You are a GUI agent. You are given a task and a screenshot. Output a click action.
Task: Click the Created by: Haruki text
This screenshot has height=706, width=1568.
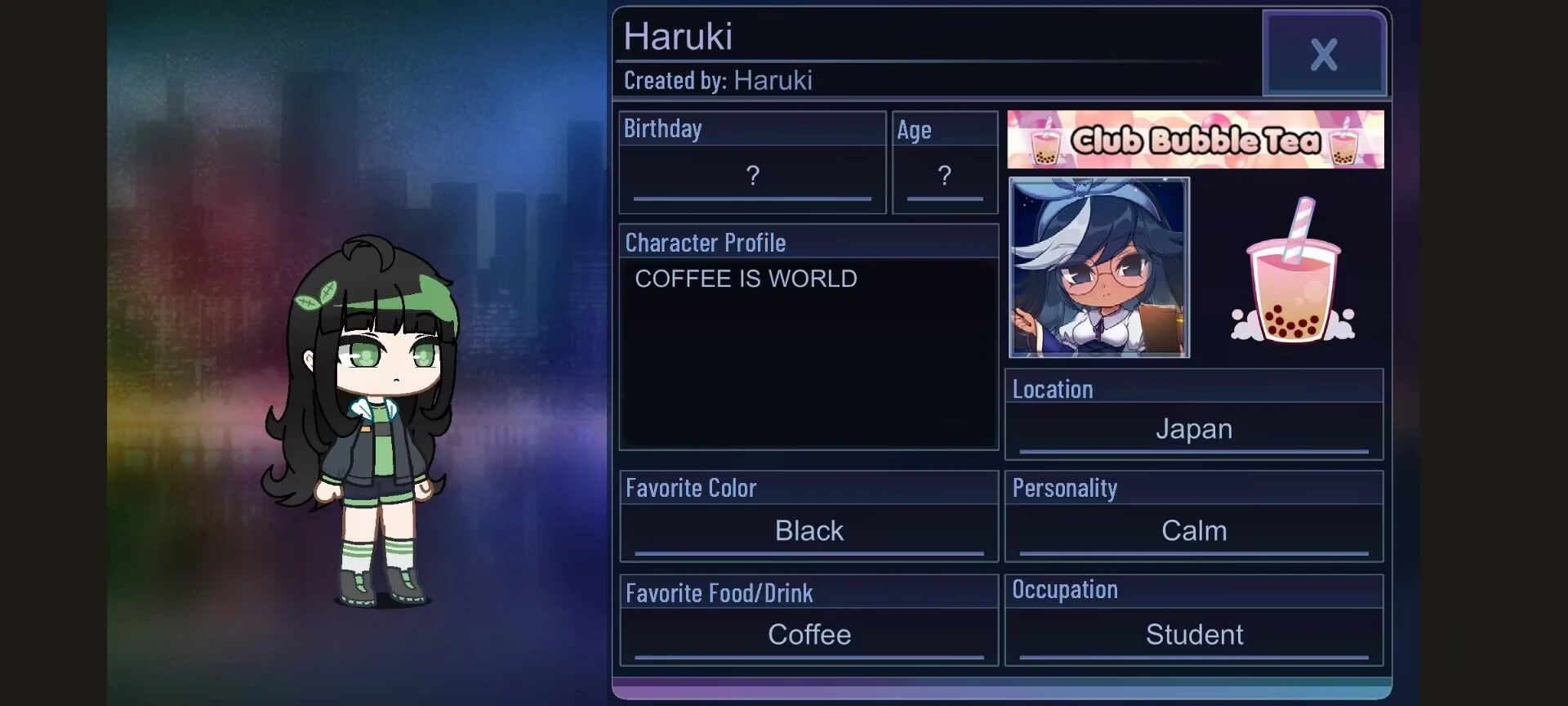[718, 80]
